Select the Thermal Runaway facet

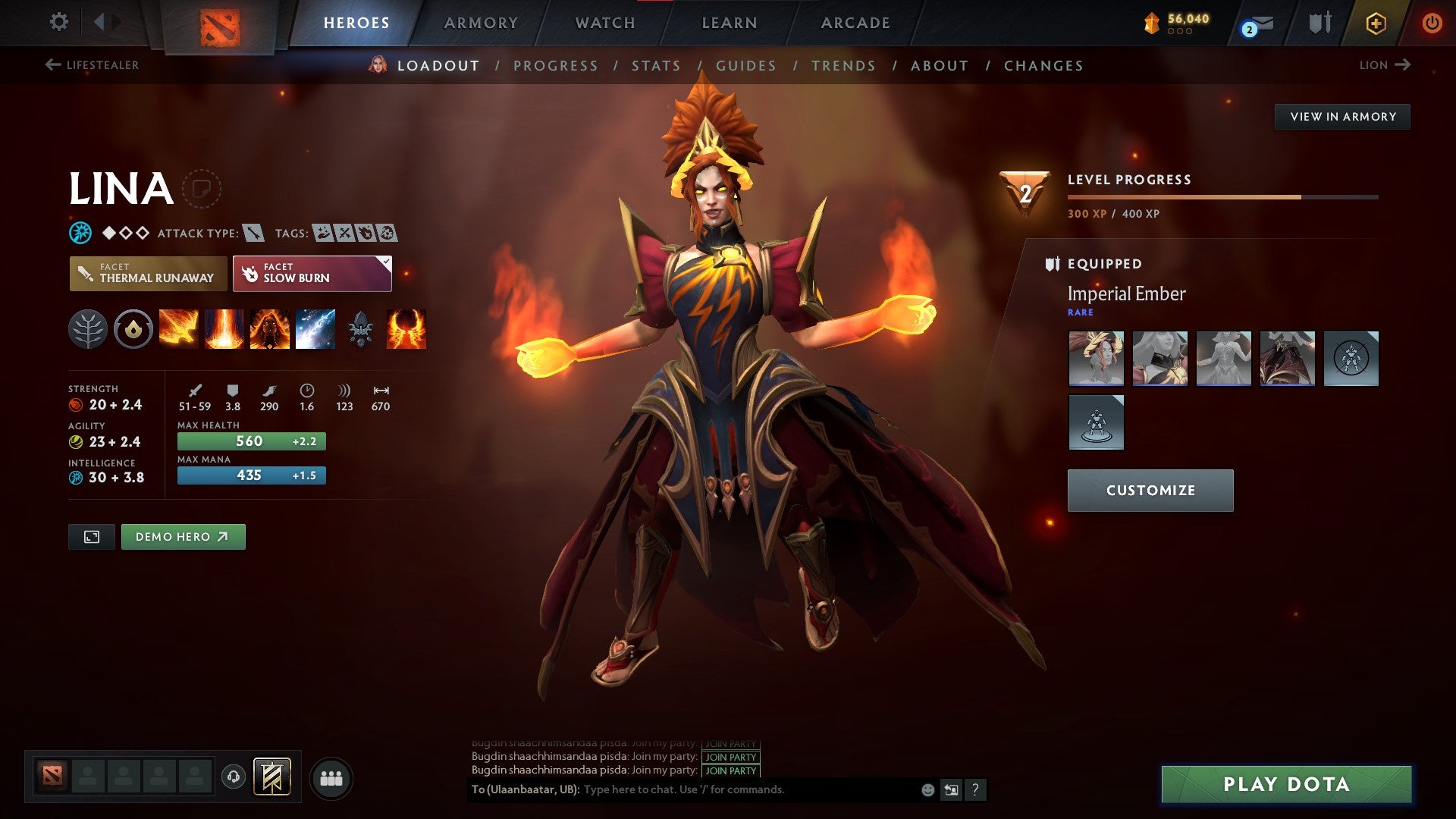tap(148, 274)
